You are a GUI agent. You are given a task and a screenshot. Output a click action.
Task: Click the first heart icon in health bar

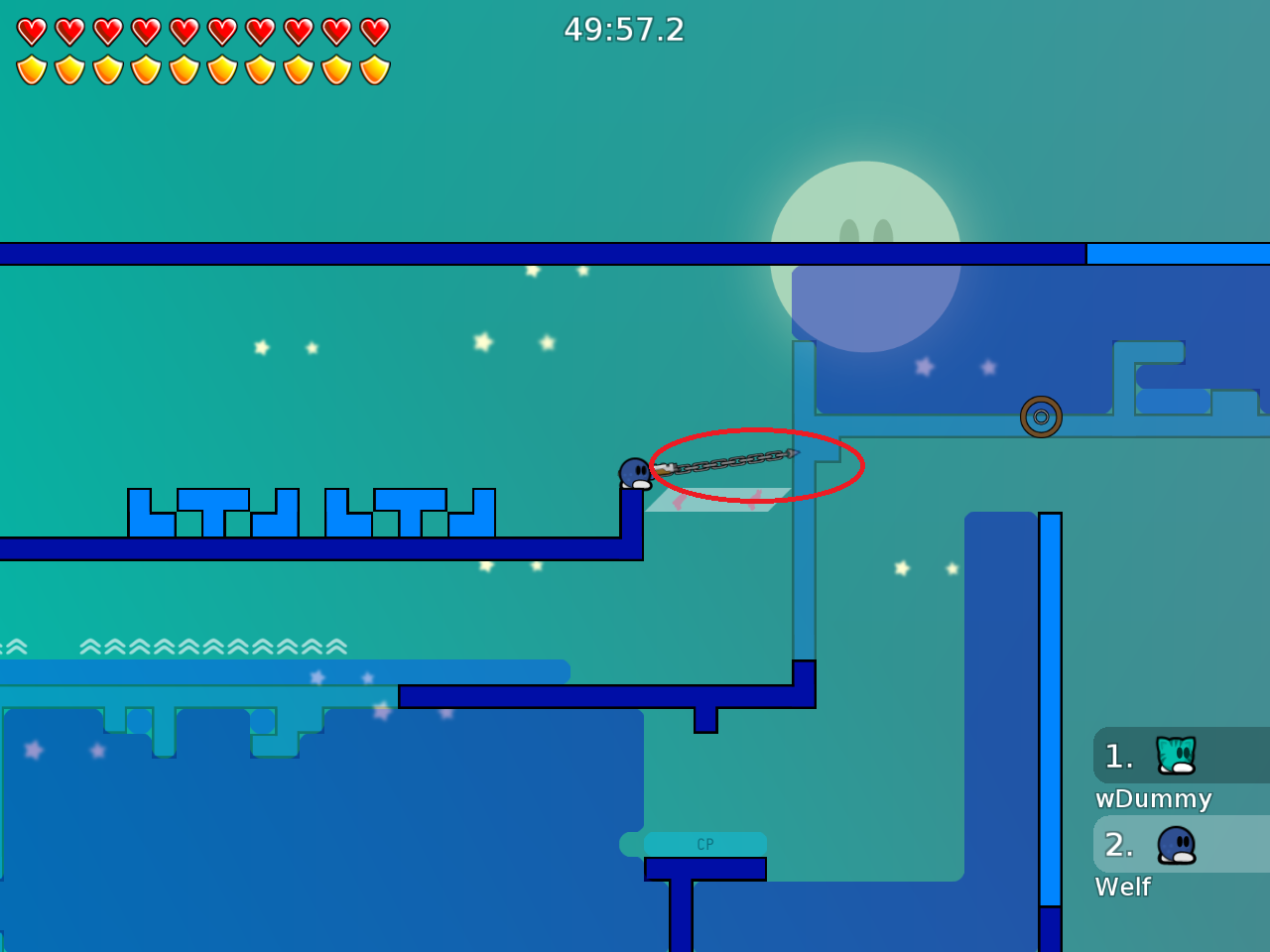tap(31, 31)
